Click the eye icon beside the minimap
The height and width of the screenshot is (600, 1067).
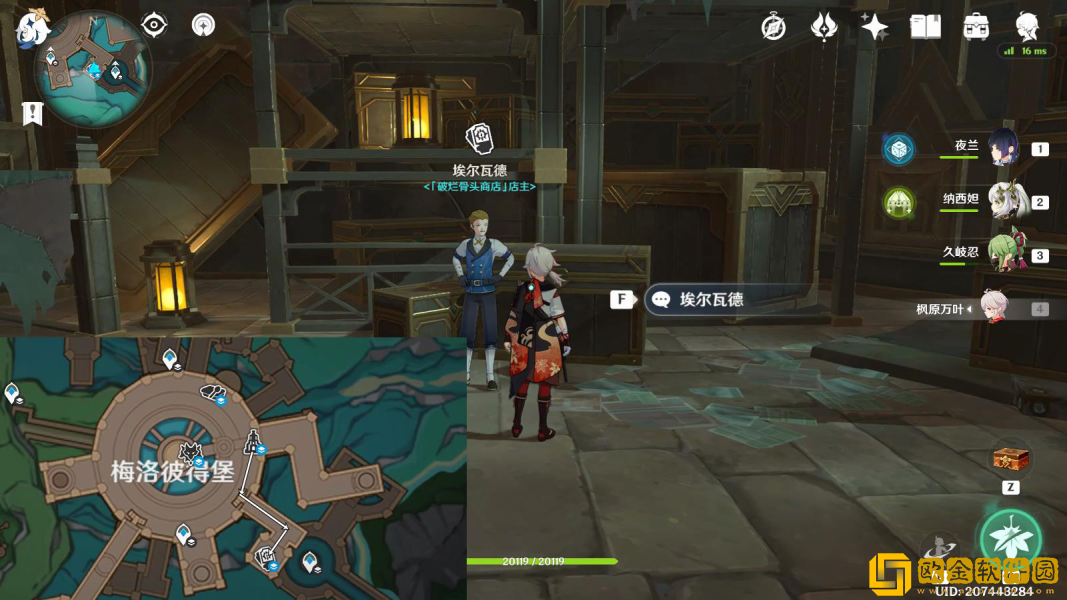pyautogui.click(x=154, y=25)
